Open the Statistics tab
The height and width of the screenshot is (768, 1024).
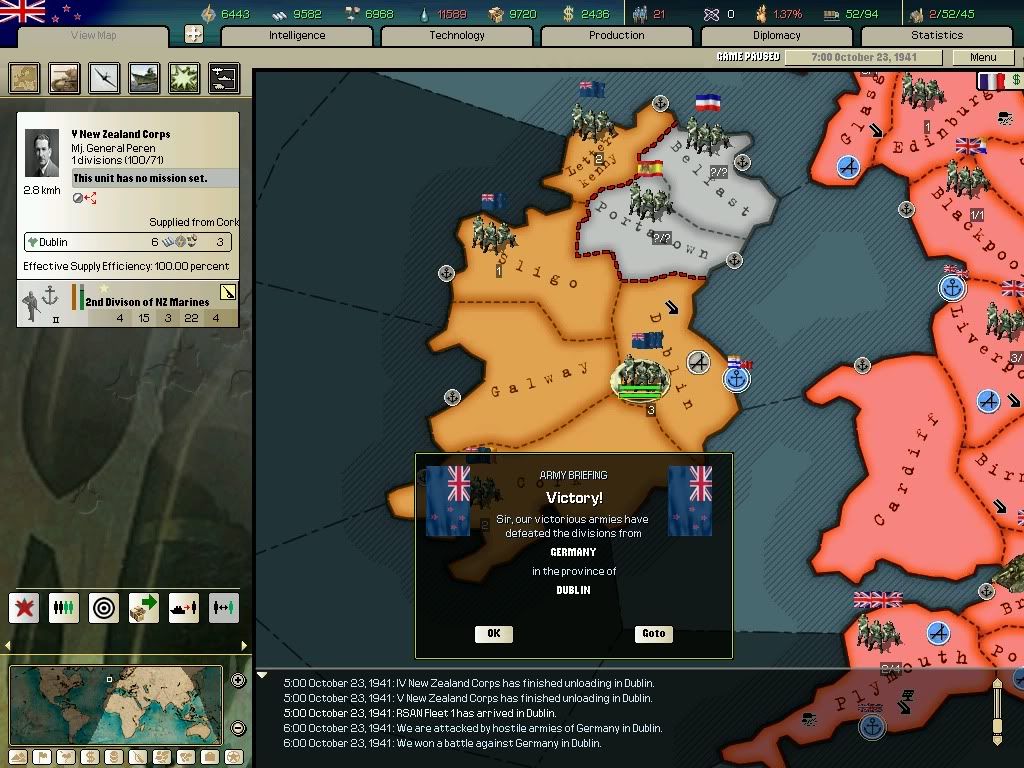tap(937, 36)
